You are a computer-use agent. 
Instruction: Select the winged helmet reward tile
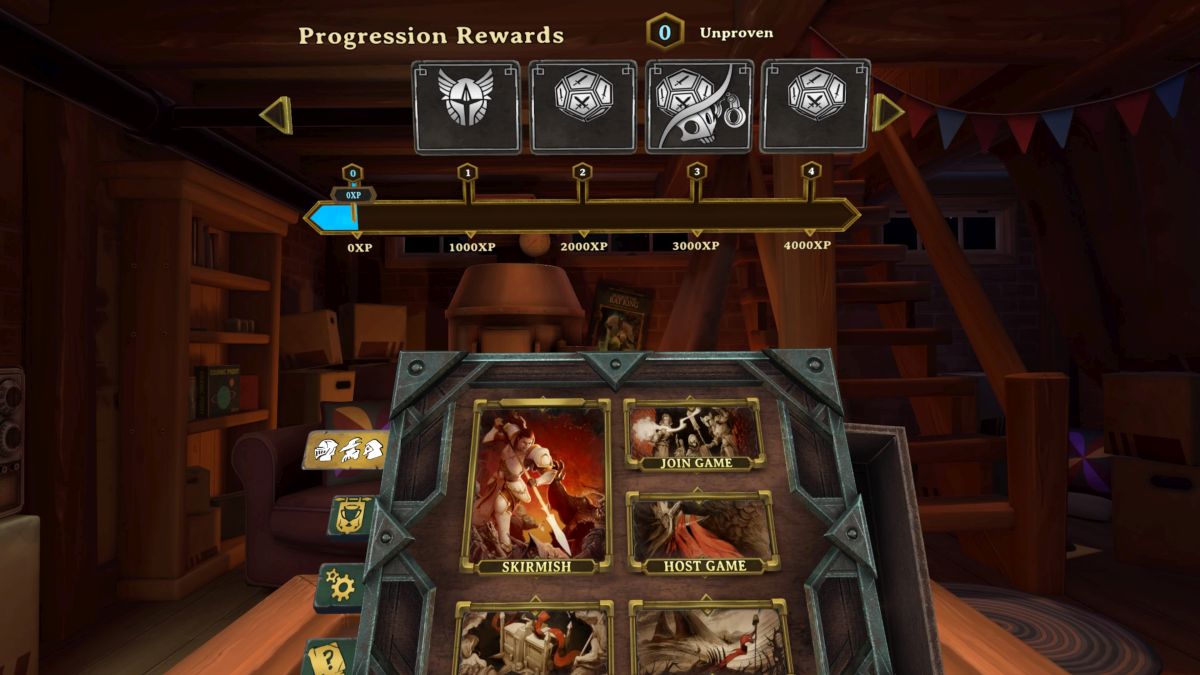tap(466, 107)
